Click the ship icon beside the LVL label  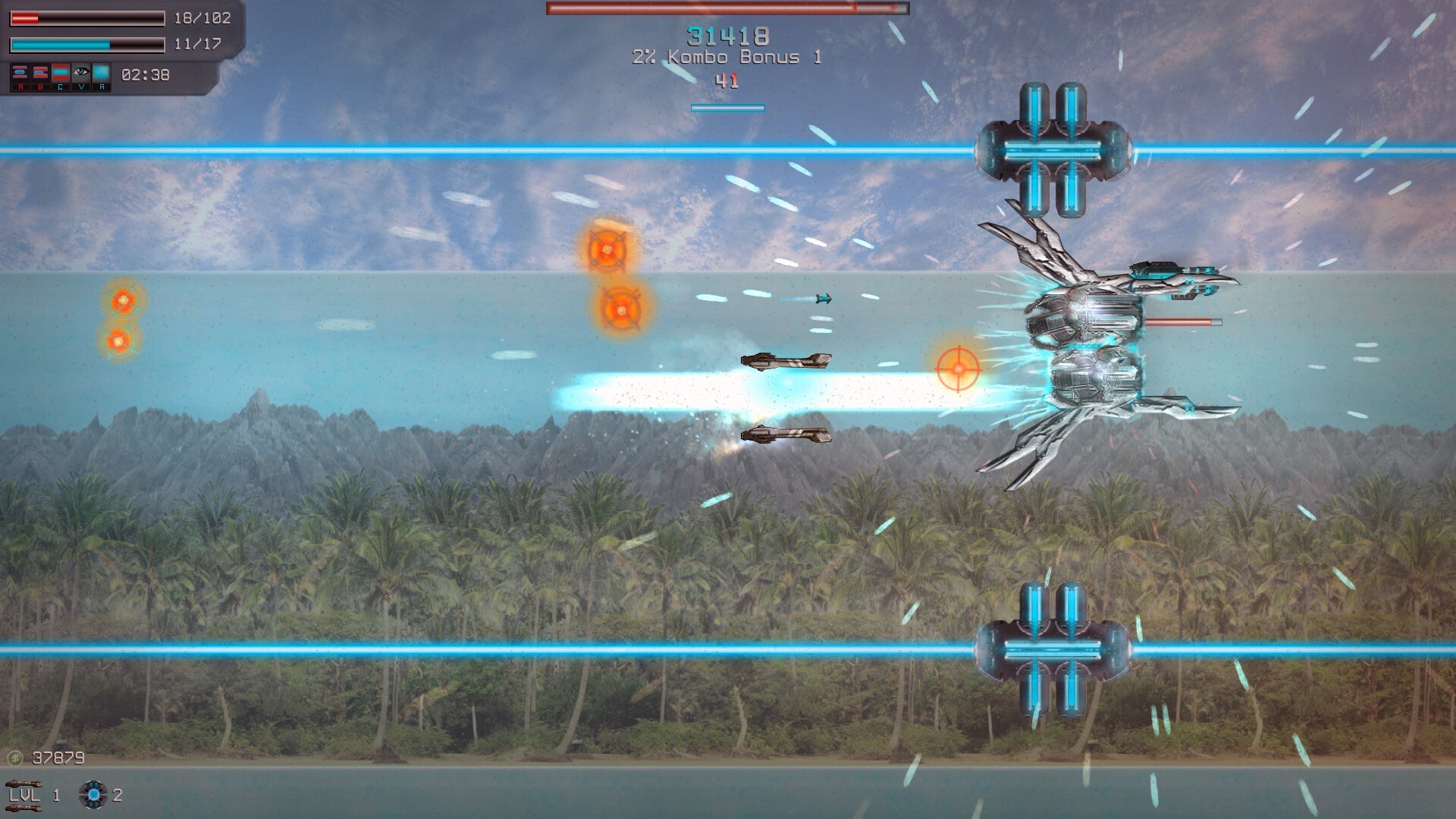pos(24,785)
